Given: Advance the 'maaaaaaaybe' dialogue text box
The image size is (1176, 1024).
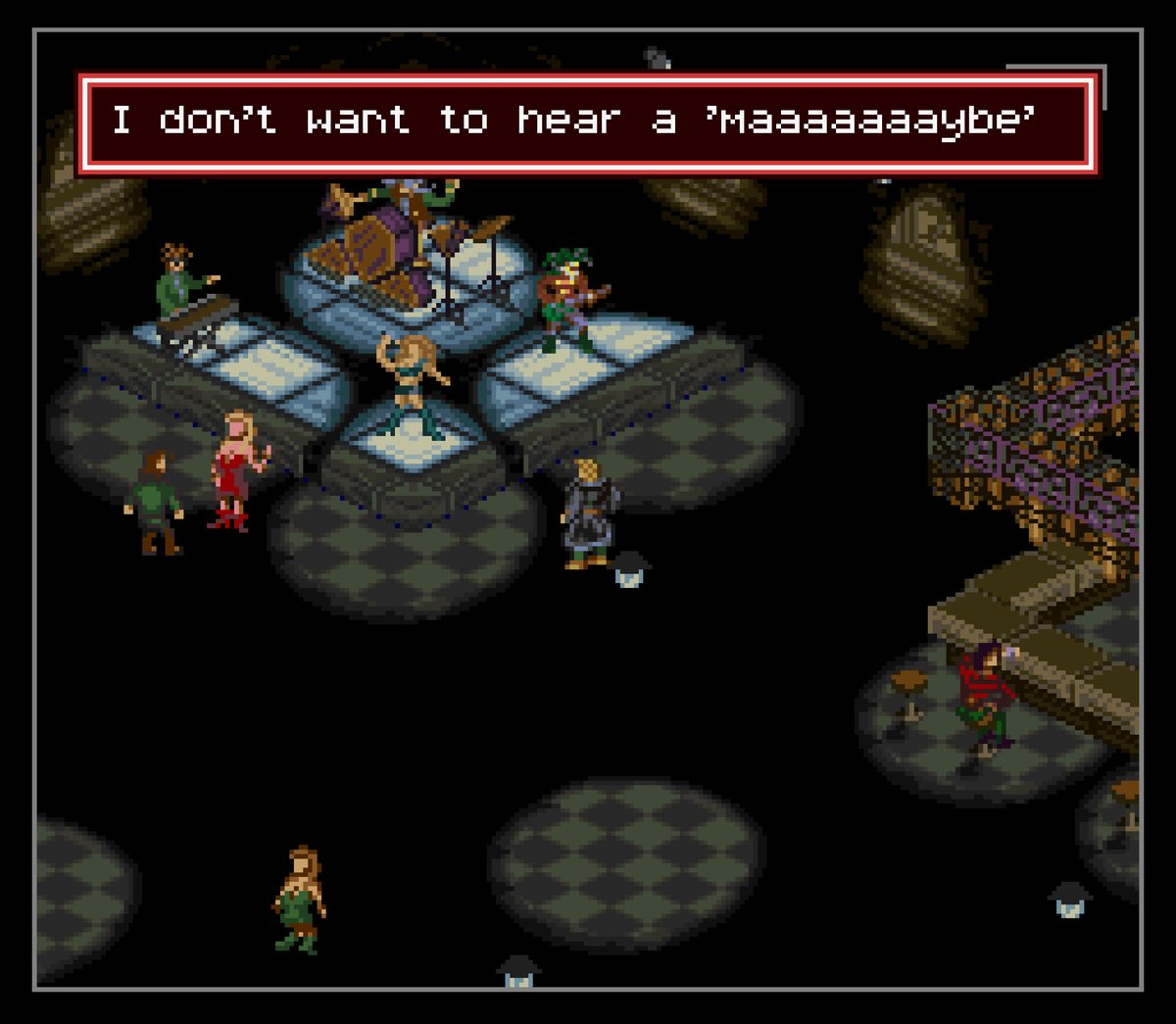Looking at the screenshot, I should pyautogui.click(x=587, y=123).
